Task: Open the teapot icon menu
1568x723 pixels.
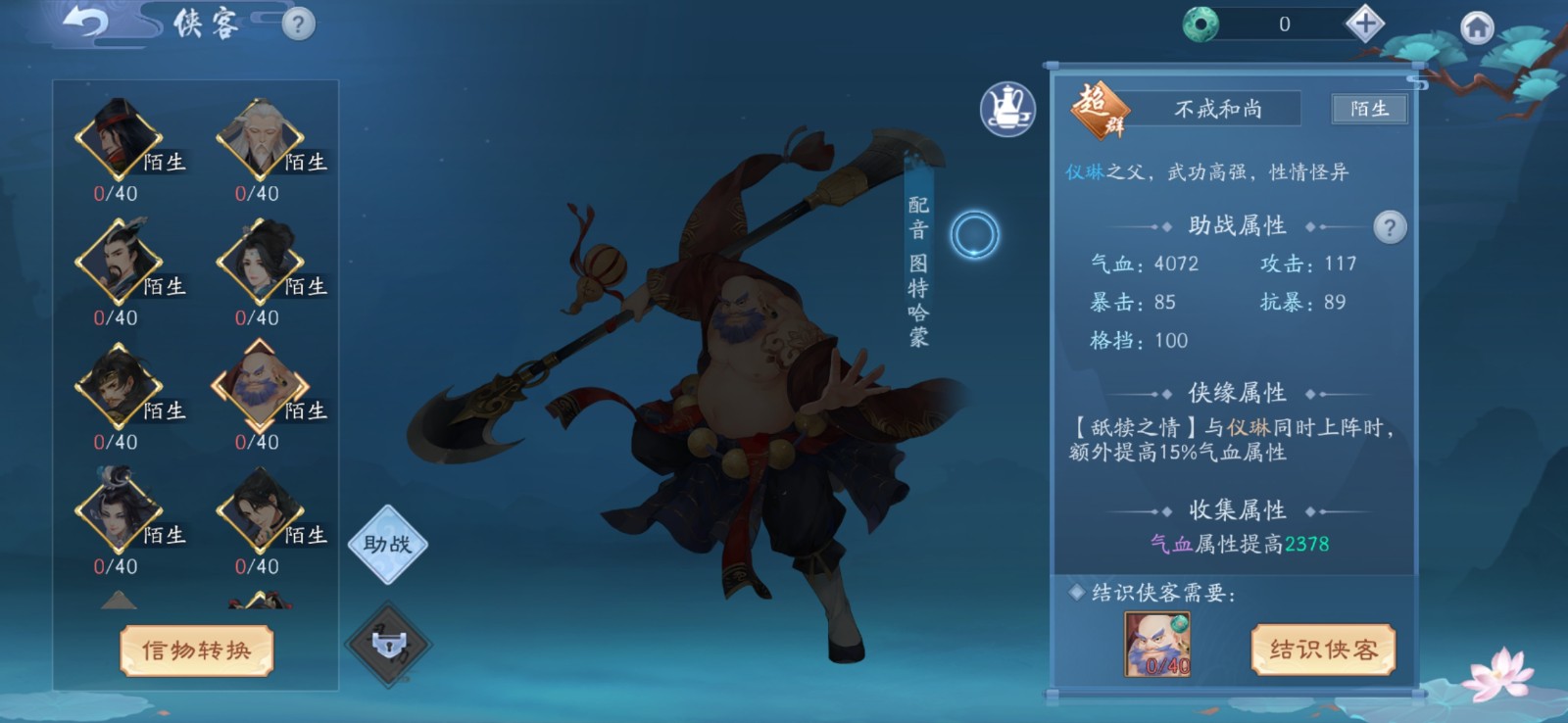Action: 1007,109
